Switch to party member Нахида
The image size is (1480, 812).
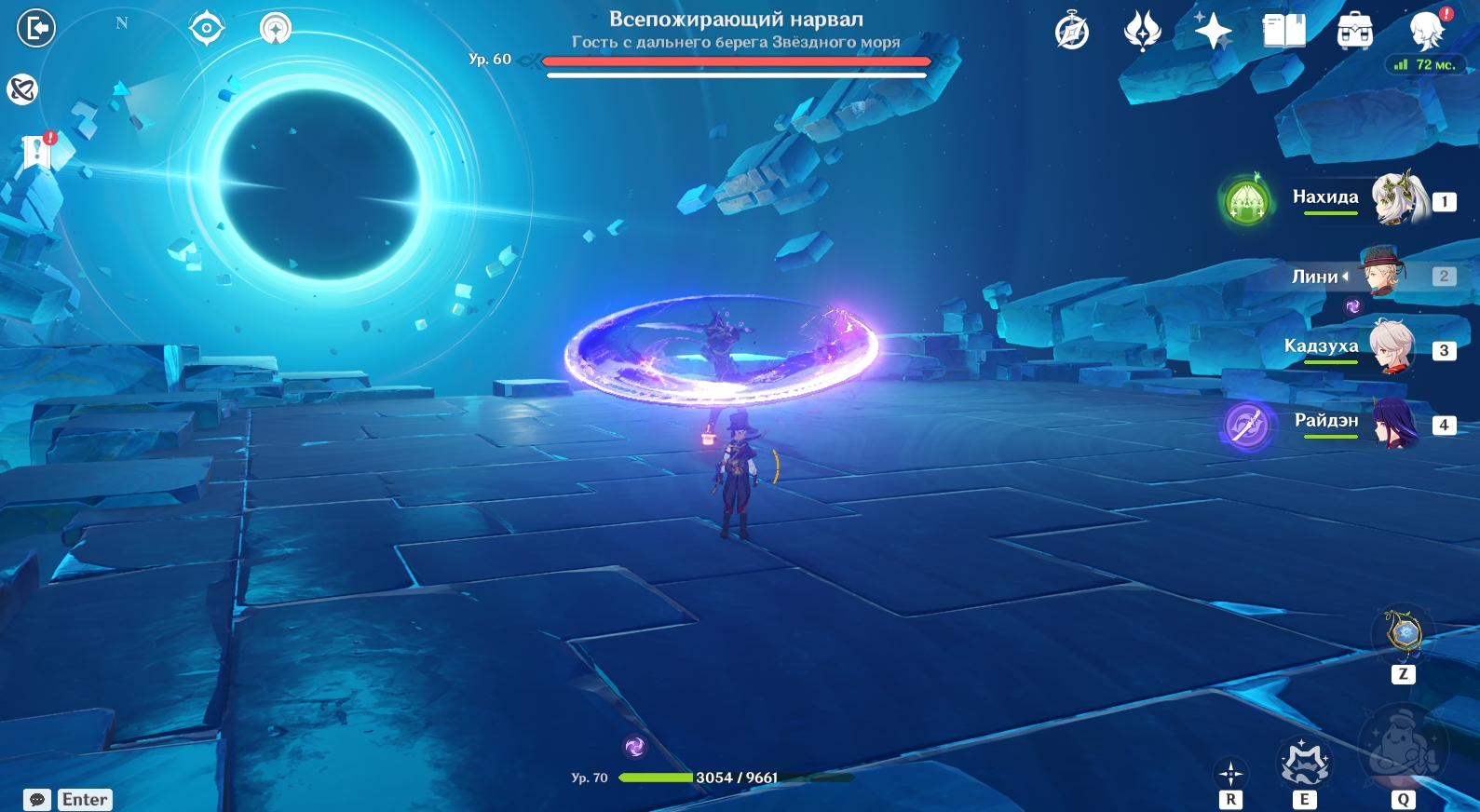(x=1397, y=198)
